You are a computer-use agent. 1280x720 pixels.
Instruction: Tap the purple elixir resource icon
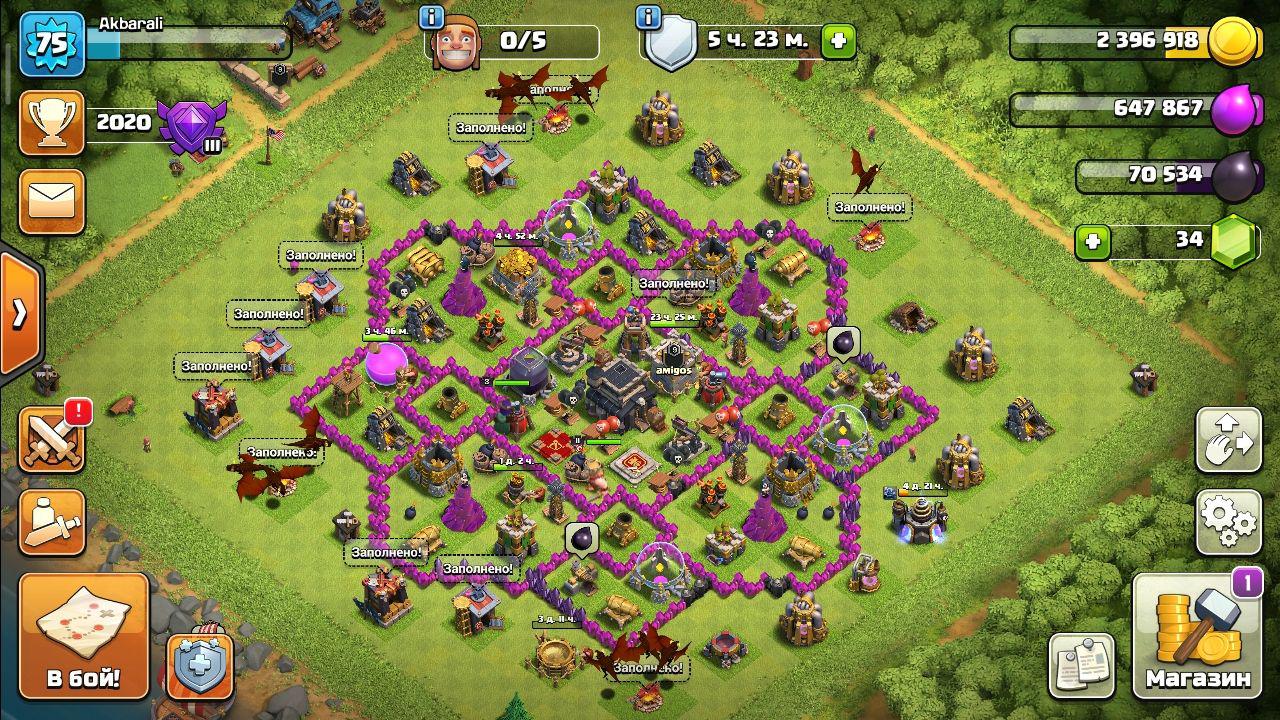tap(1235, 109)
